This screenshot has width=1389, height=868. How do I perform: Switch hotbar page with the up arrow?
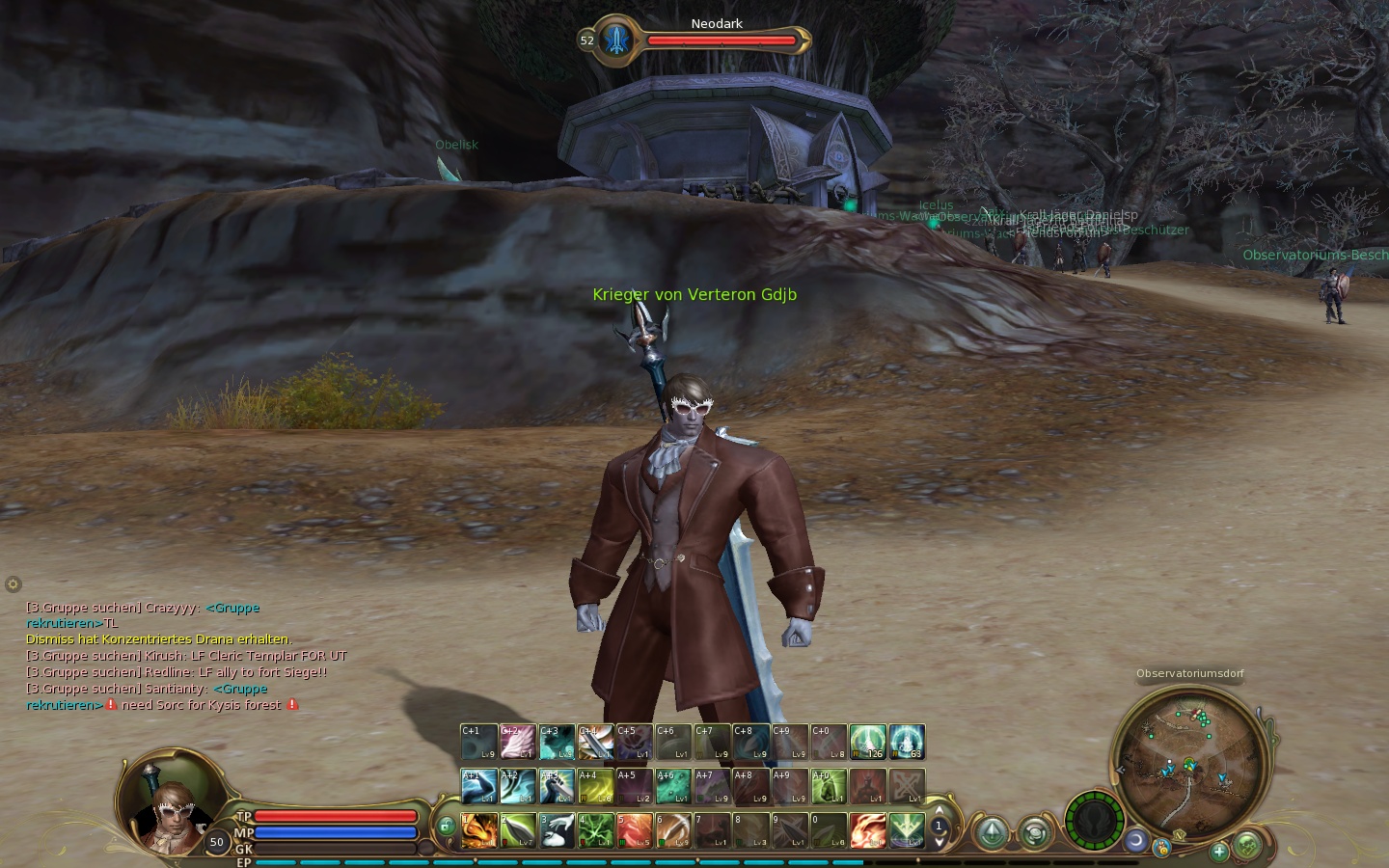click(x=939, y=811)
